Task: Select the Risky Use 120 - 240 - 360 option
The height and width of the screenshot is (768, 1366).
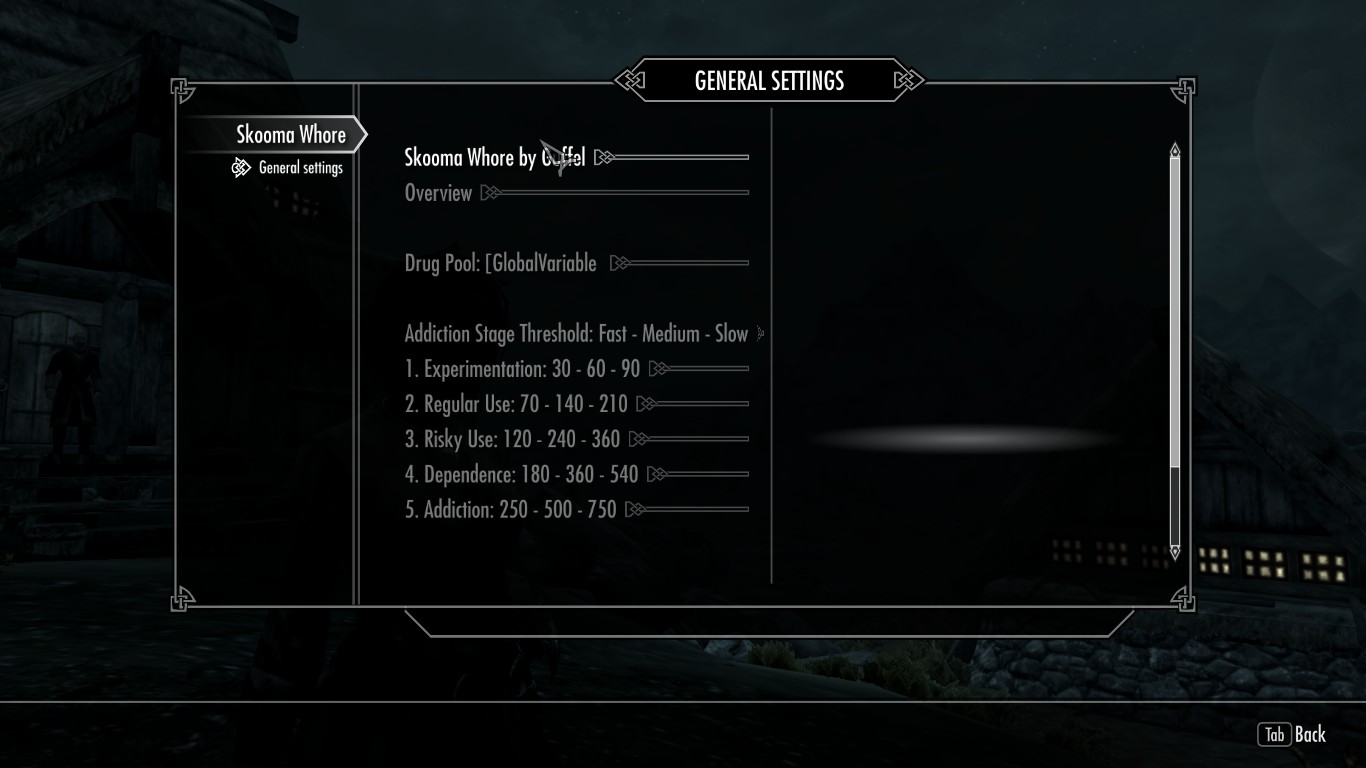Action: pyautogui.click(x=512, y=439)
